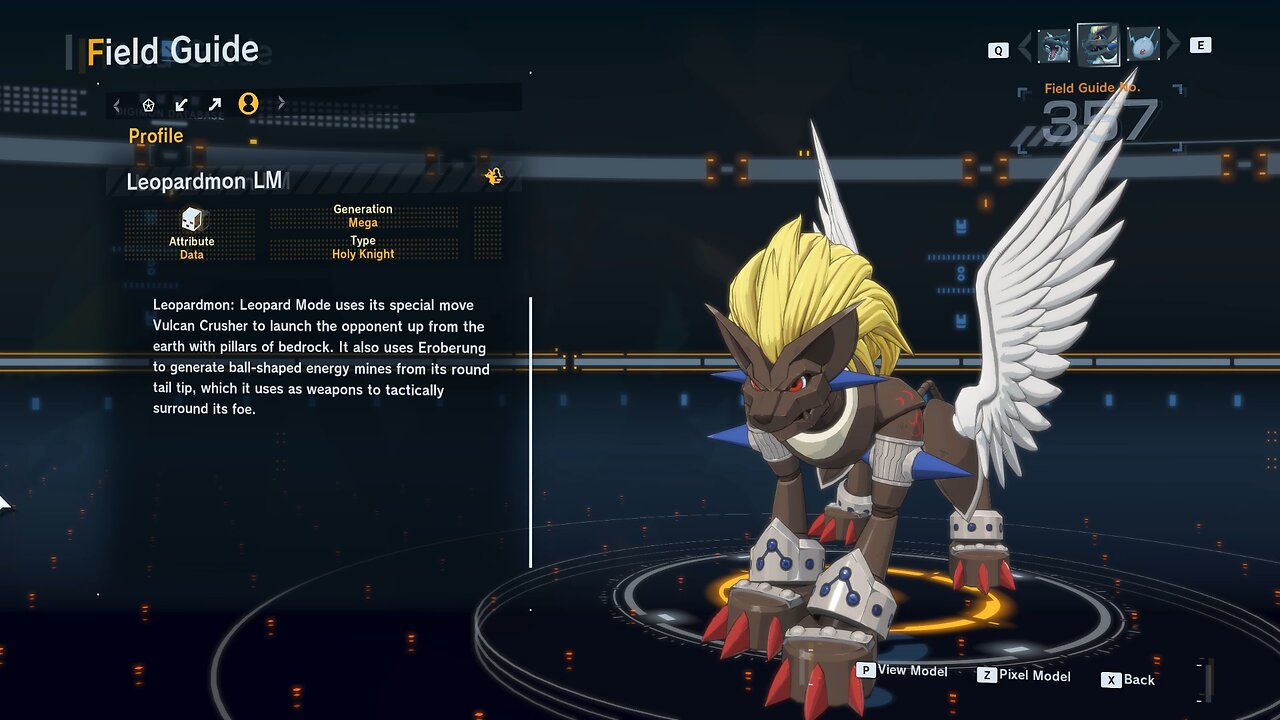Open the up-right arrow tab
Viewport: 1280px width, 720px height.
[215, 104]
